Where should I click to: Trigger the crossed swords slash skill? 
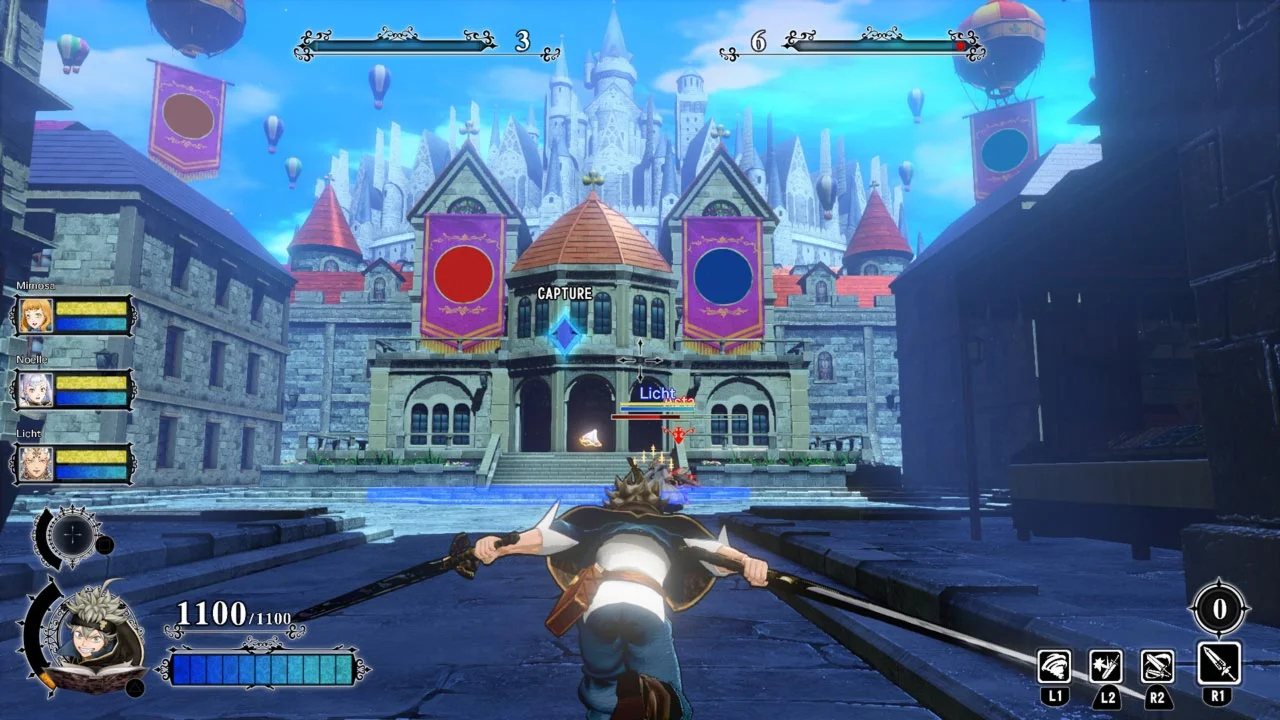(1158, 665)
